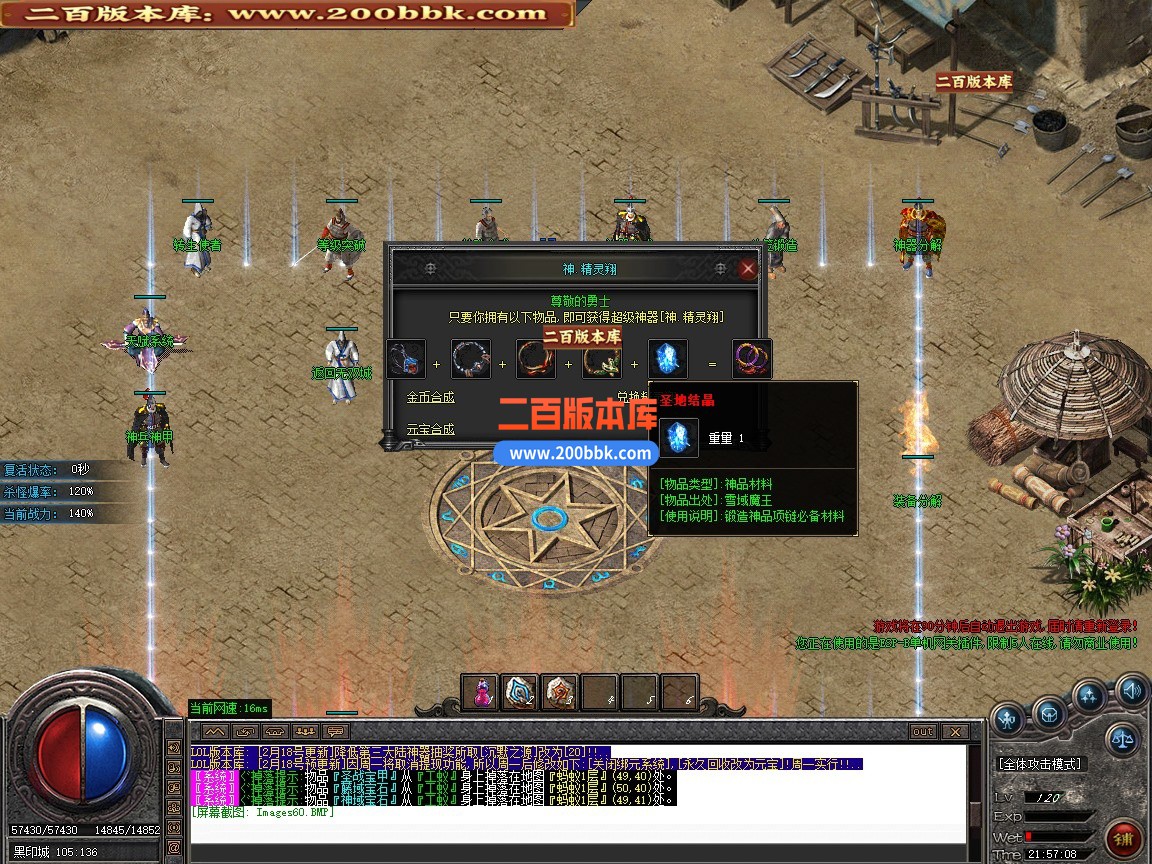Select the silver-blue ring necklace ingredient
1152x864 pixels.
[x=471, y=360]
